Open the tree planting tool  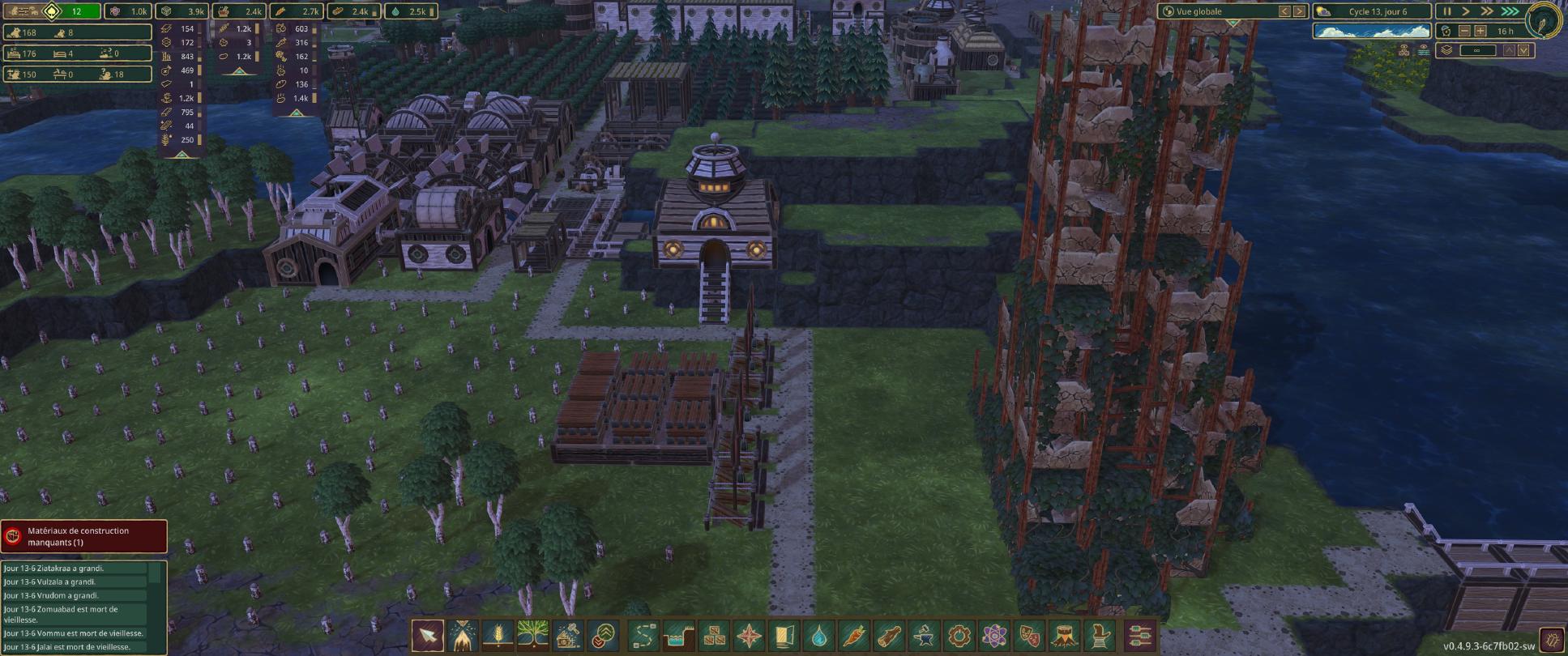point(532,636)
